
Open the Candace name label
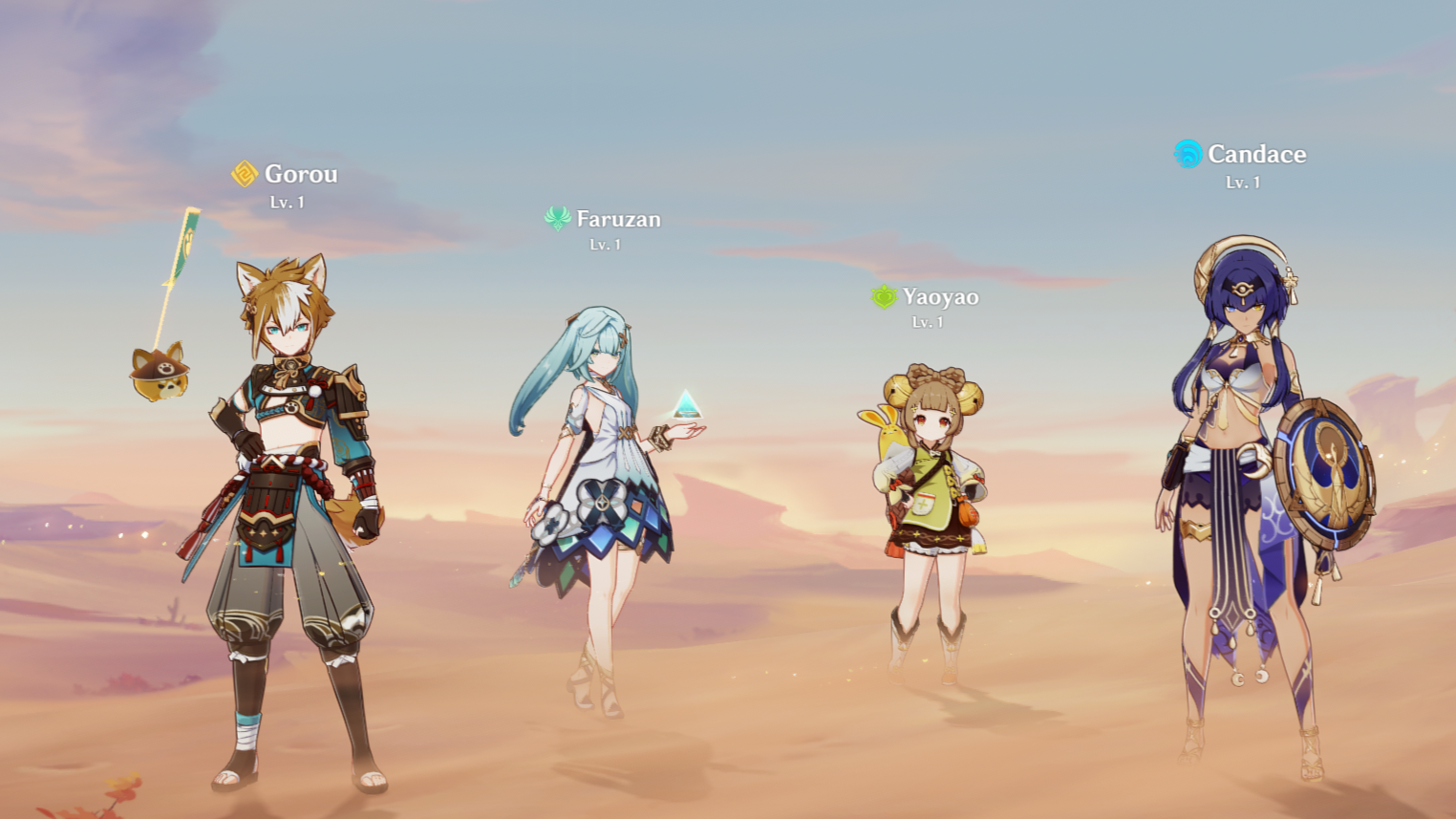(1258, 153)
